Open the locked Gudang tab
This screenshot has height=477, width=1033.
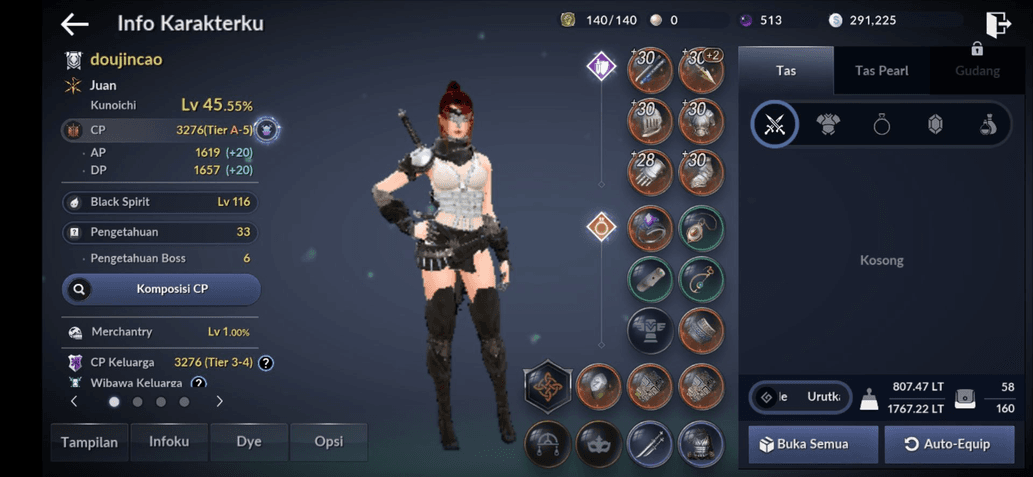point(976,70)
